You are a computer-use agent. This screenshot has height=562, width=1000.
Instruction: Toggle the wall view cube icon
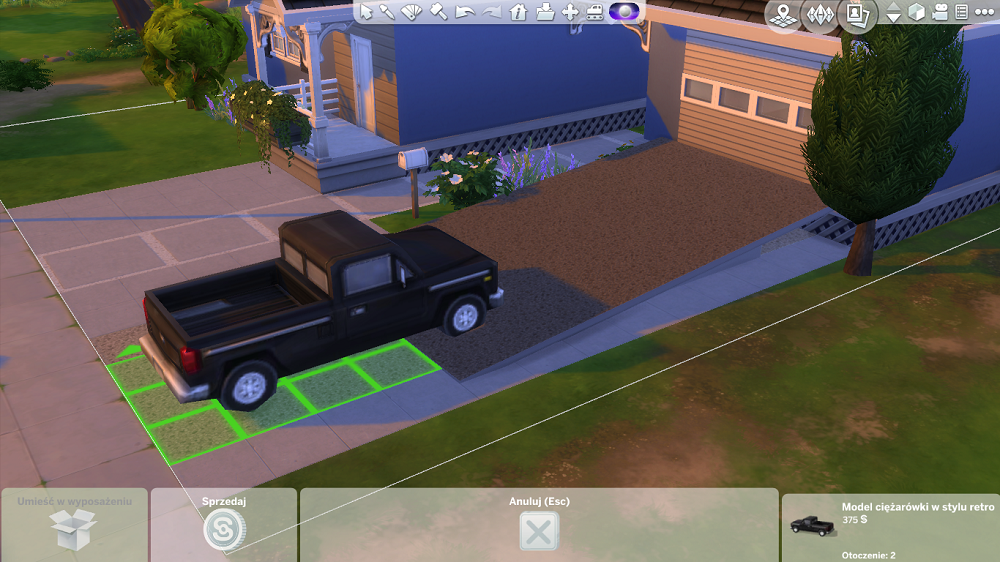916,13
